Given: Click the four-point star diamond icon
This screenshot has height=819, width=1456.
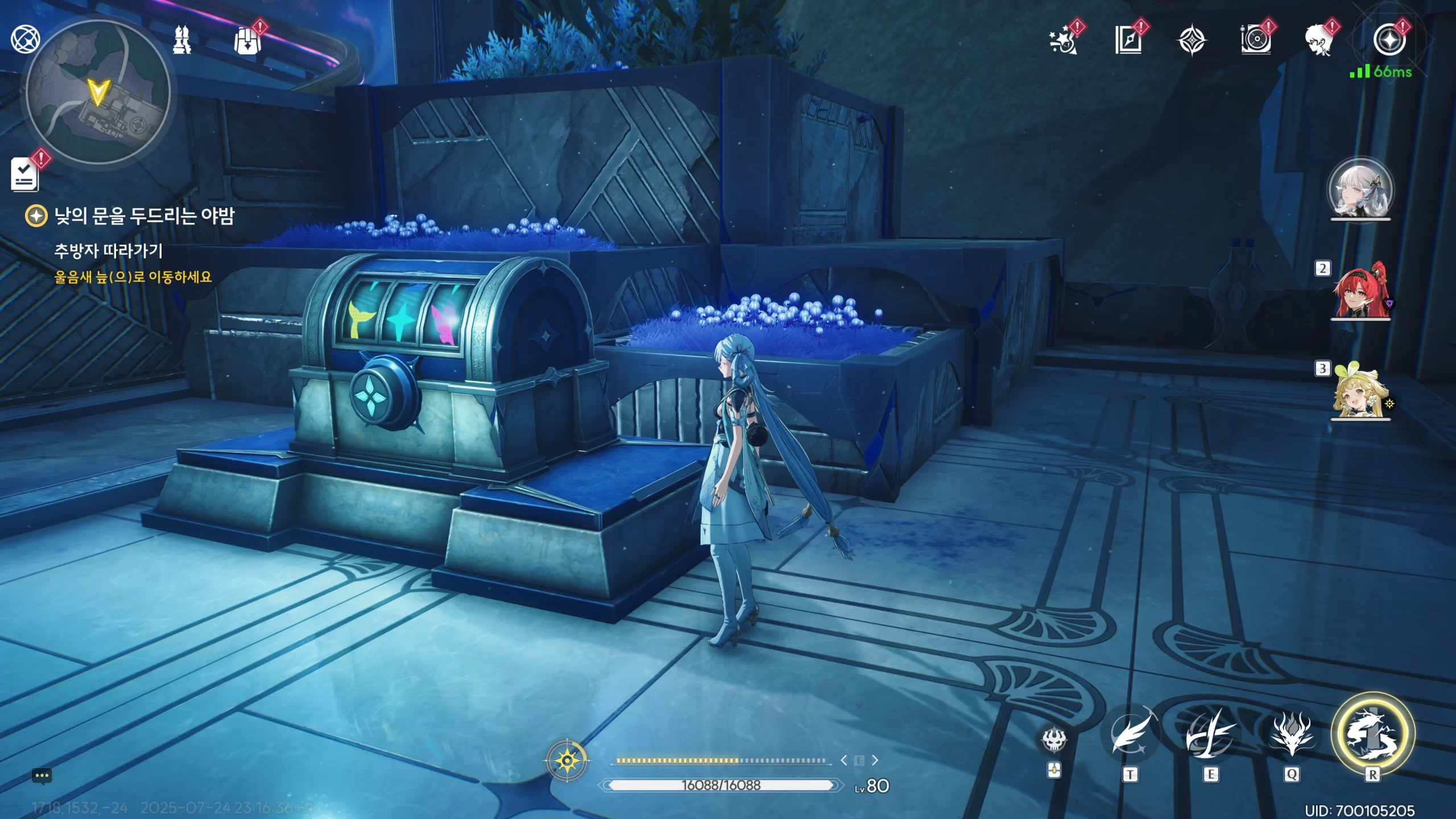Looking at the screenshot, I should click(x=1192, y=41).
